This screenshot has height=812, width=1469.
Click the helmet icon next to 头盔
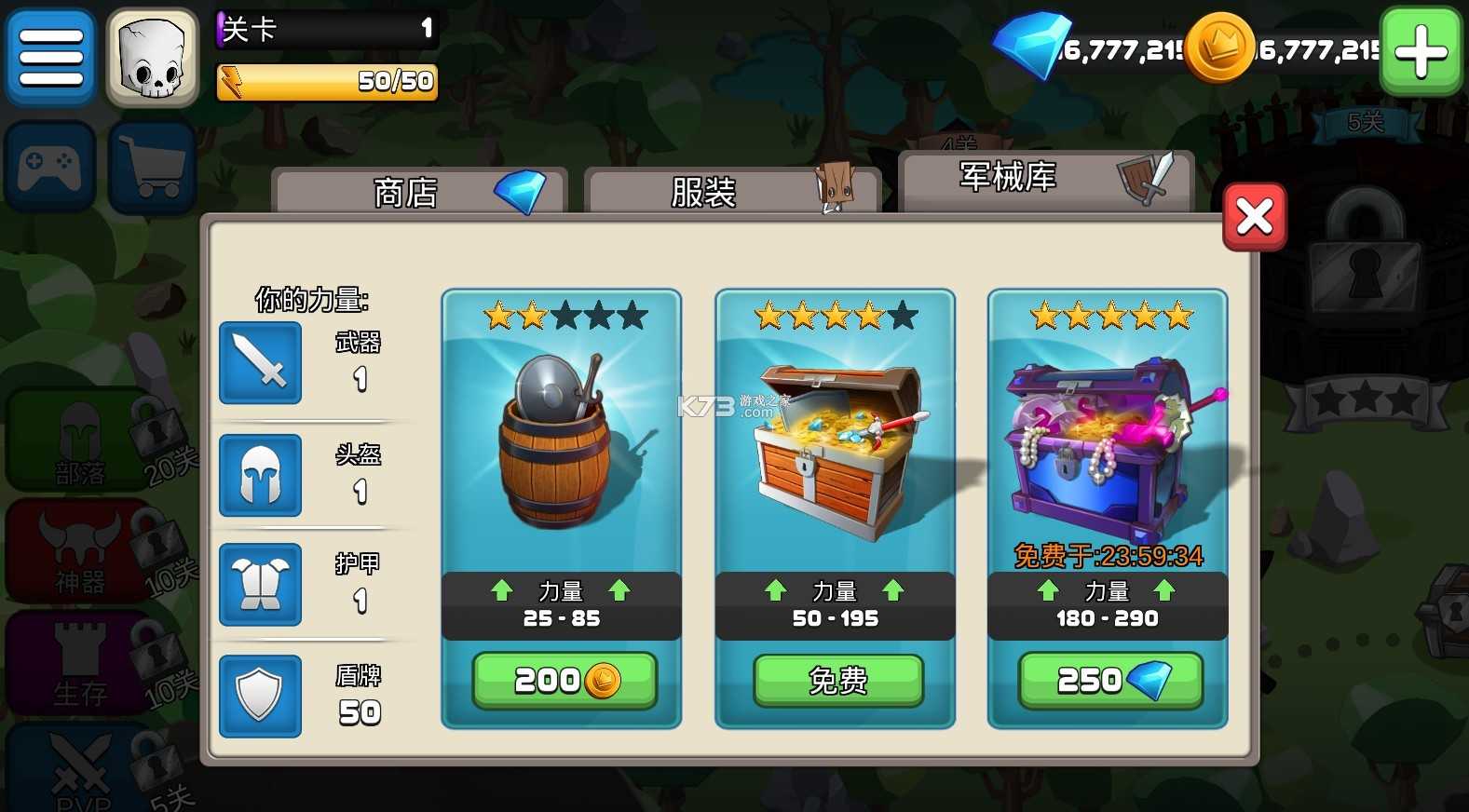pyautogui.click(x=260, y=475)
